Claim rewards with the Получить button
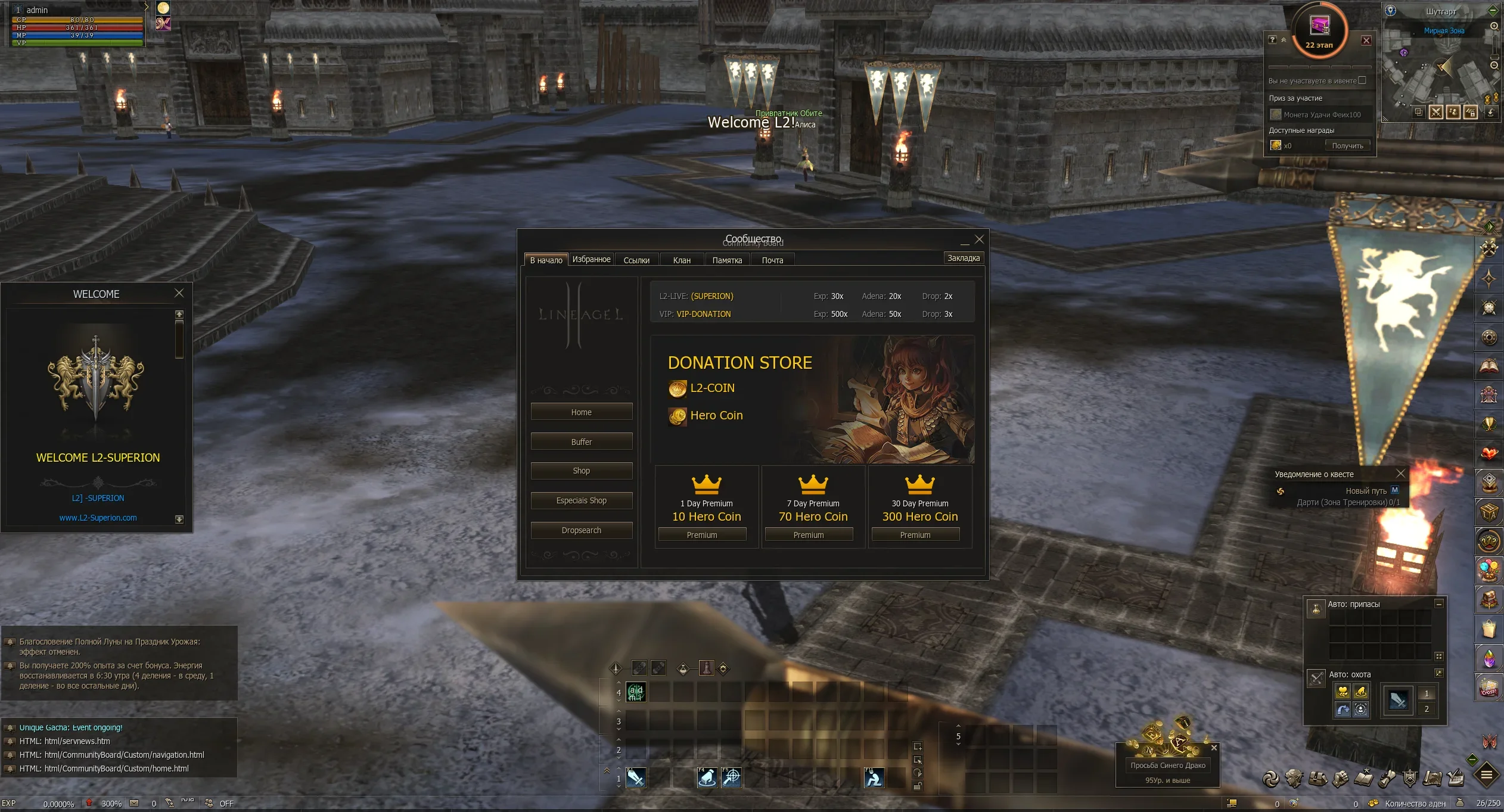Viewport: 1504px width, 812px height. (1347, 146)
